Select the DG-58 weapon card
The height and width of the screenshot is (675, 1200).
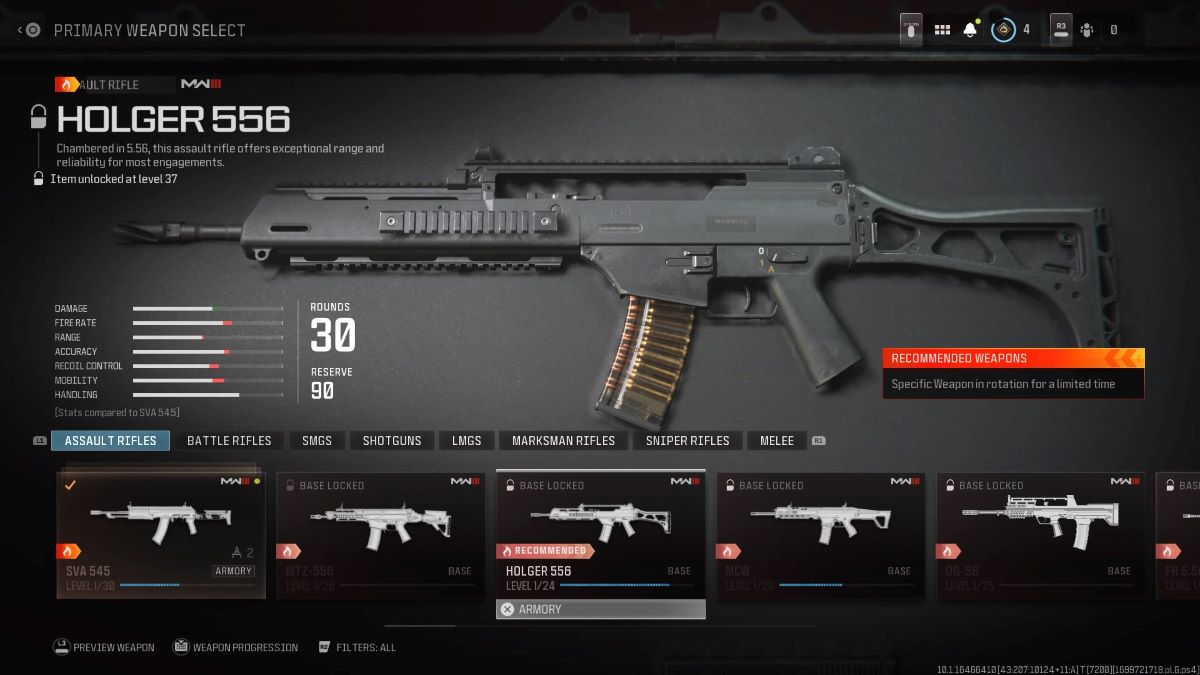point(1040,534)
